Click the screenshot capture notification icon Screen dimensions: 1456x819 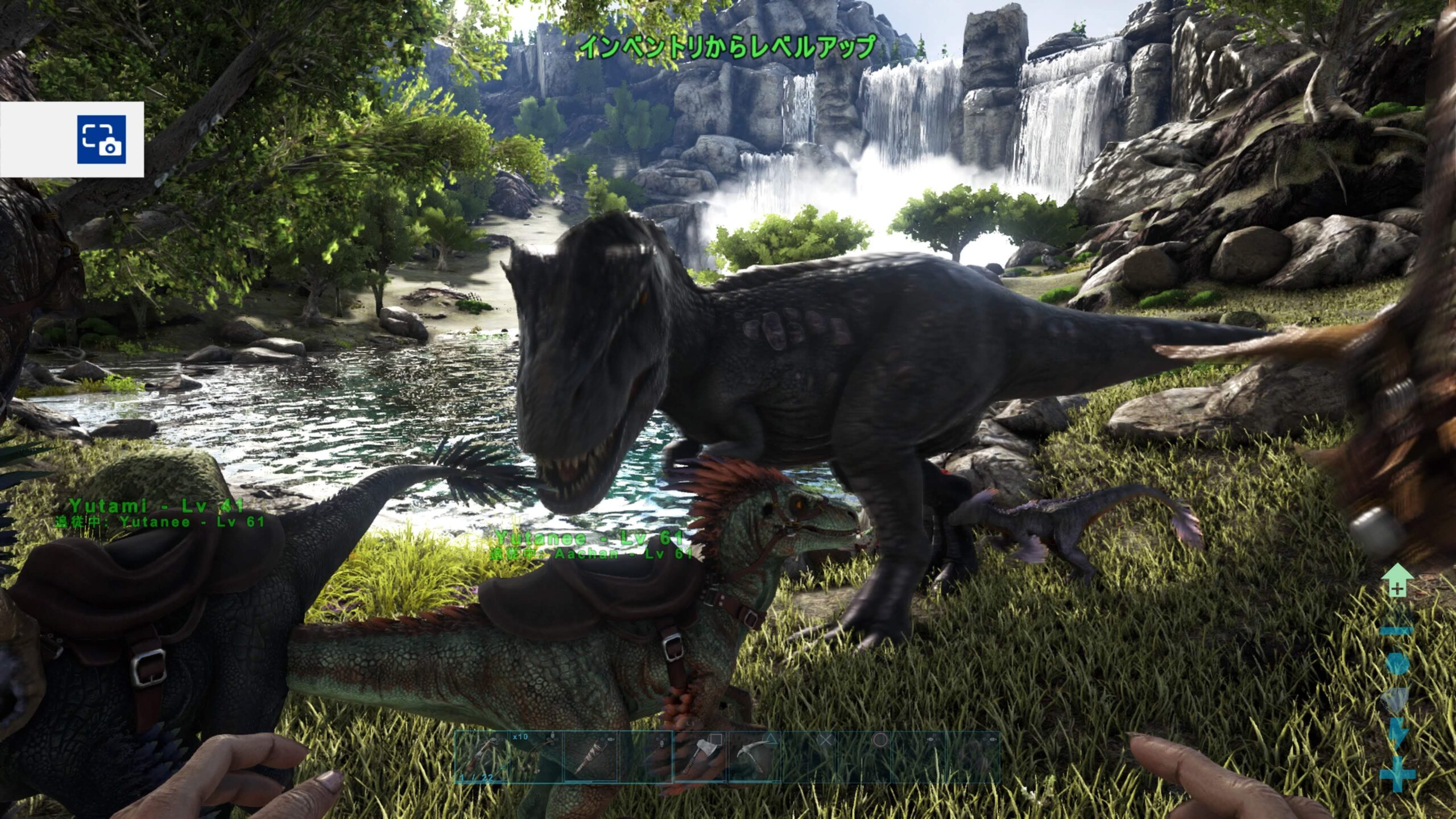click(x=101, y=139)
